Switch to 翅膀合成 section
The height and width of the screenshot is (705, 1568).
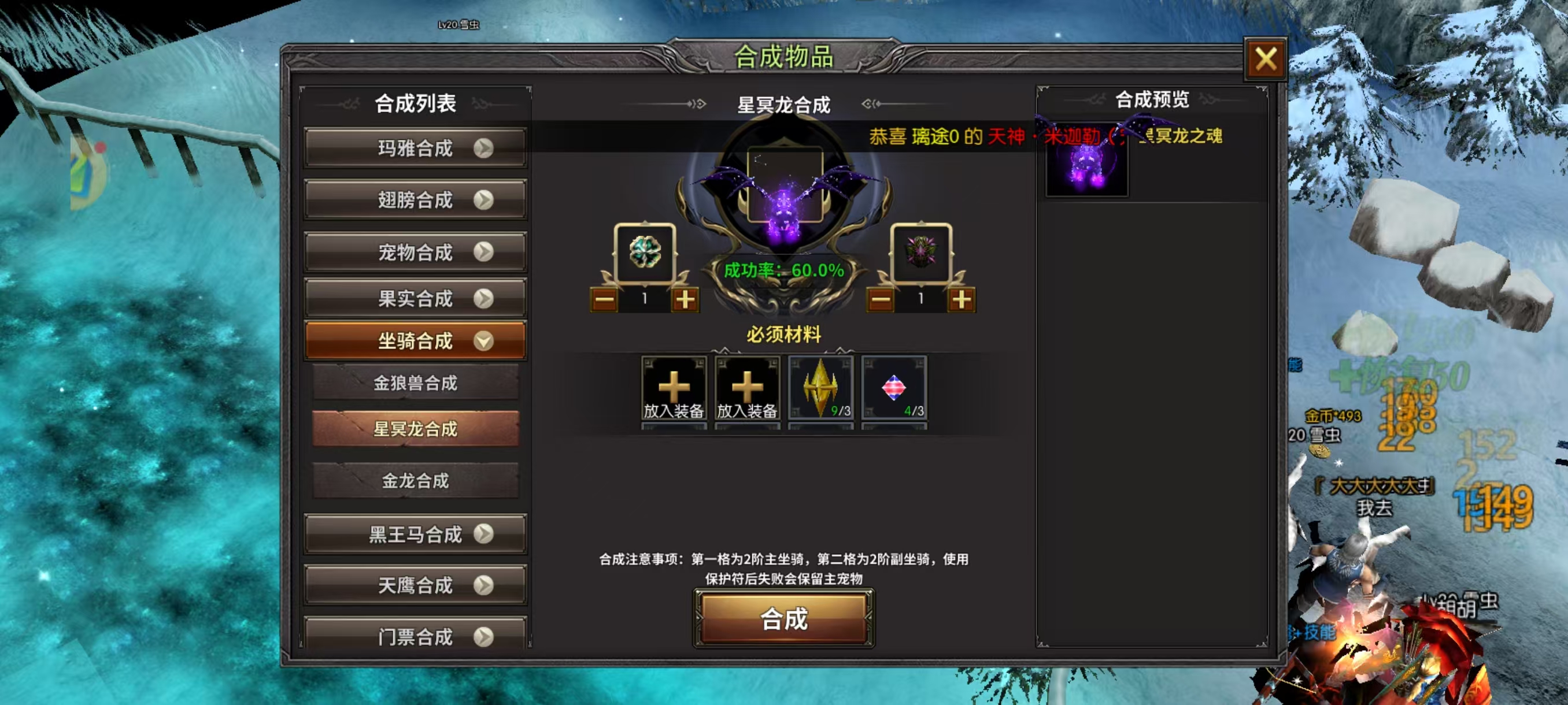coord(416,199)
